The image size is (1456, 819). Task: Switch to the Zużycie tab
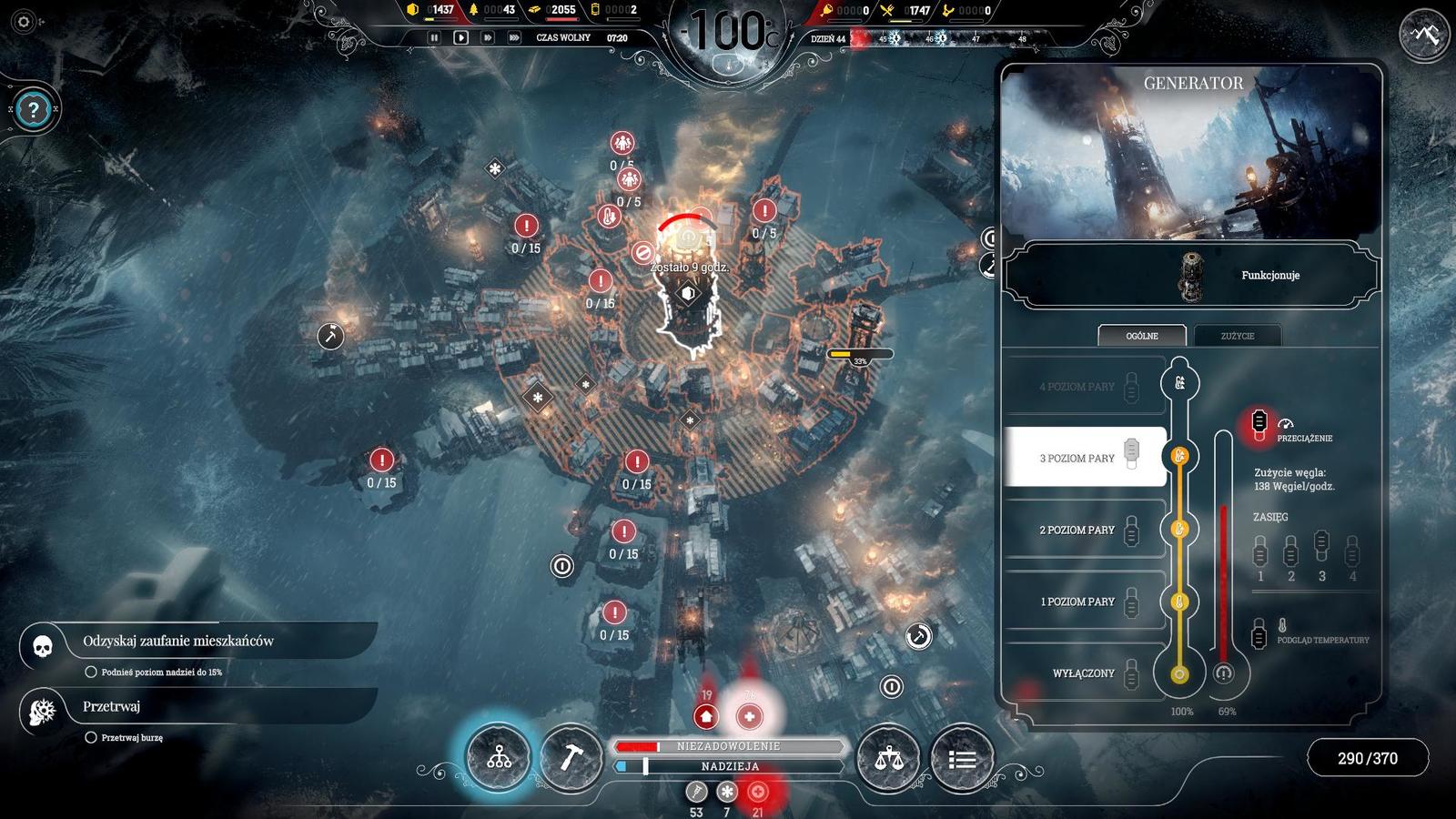[1237, 336]
